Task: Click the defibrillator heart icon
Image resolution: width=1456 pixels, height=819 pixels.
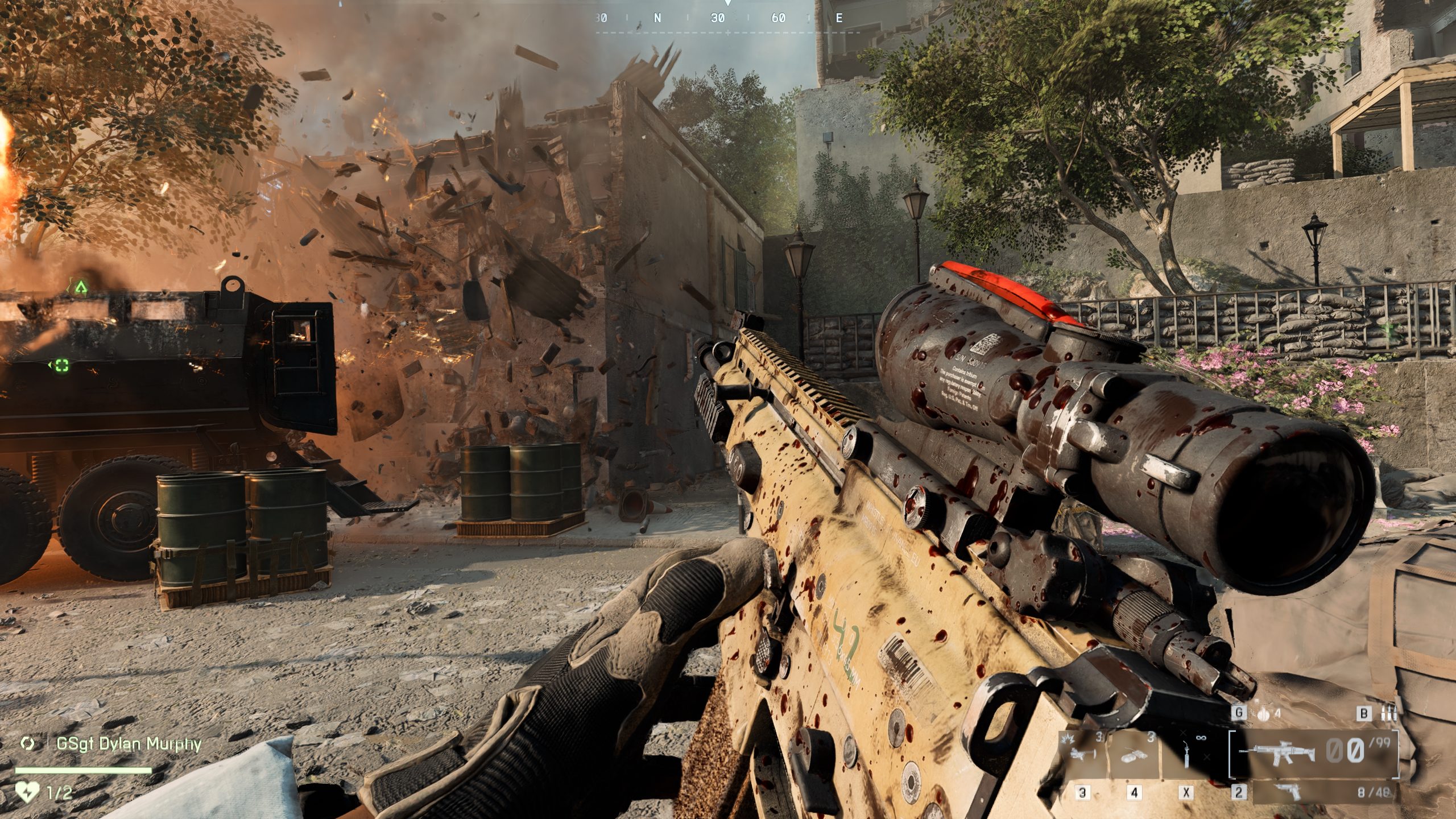Action: (27, 792)
